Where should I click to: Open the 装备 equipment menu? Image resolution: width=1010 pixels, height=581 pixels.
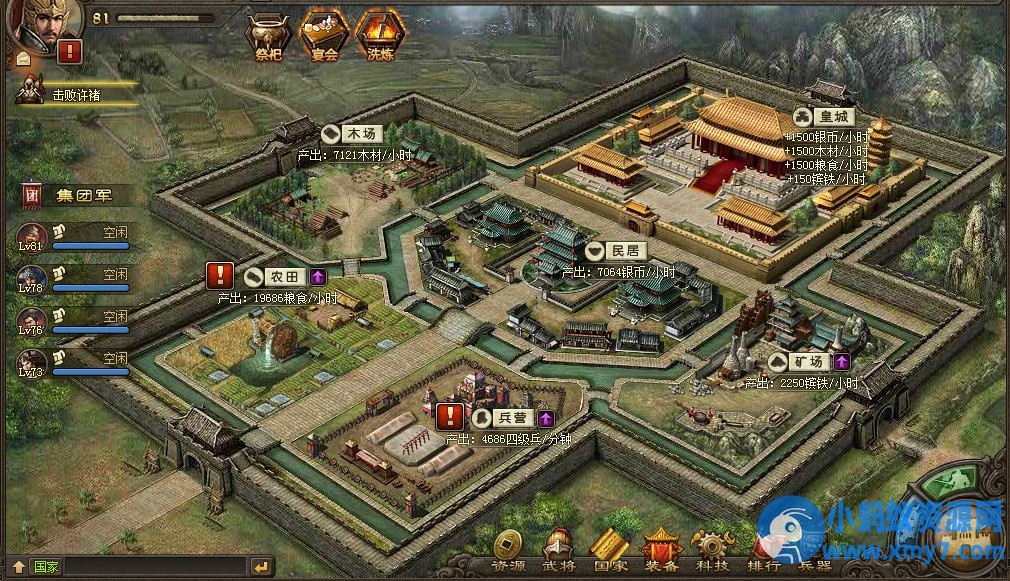click(x=661, y=549)
